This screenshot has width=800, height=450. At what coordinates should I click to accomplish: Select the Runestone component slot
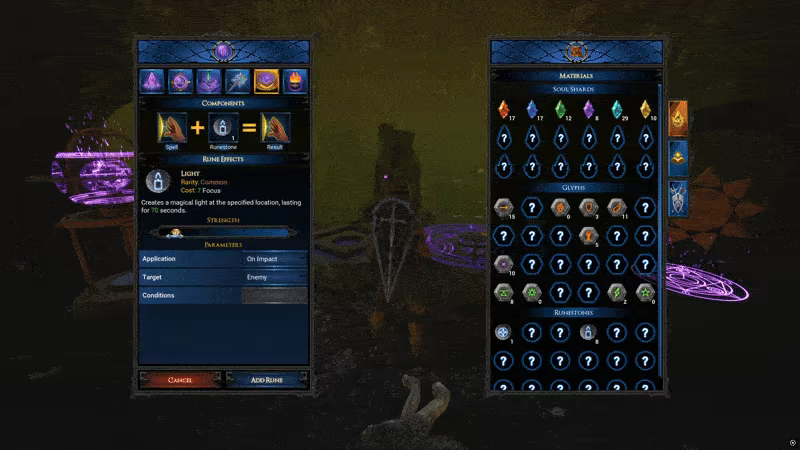[x=223, y=128]
